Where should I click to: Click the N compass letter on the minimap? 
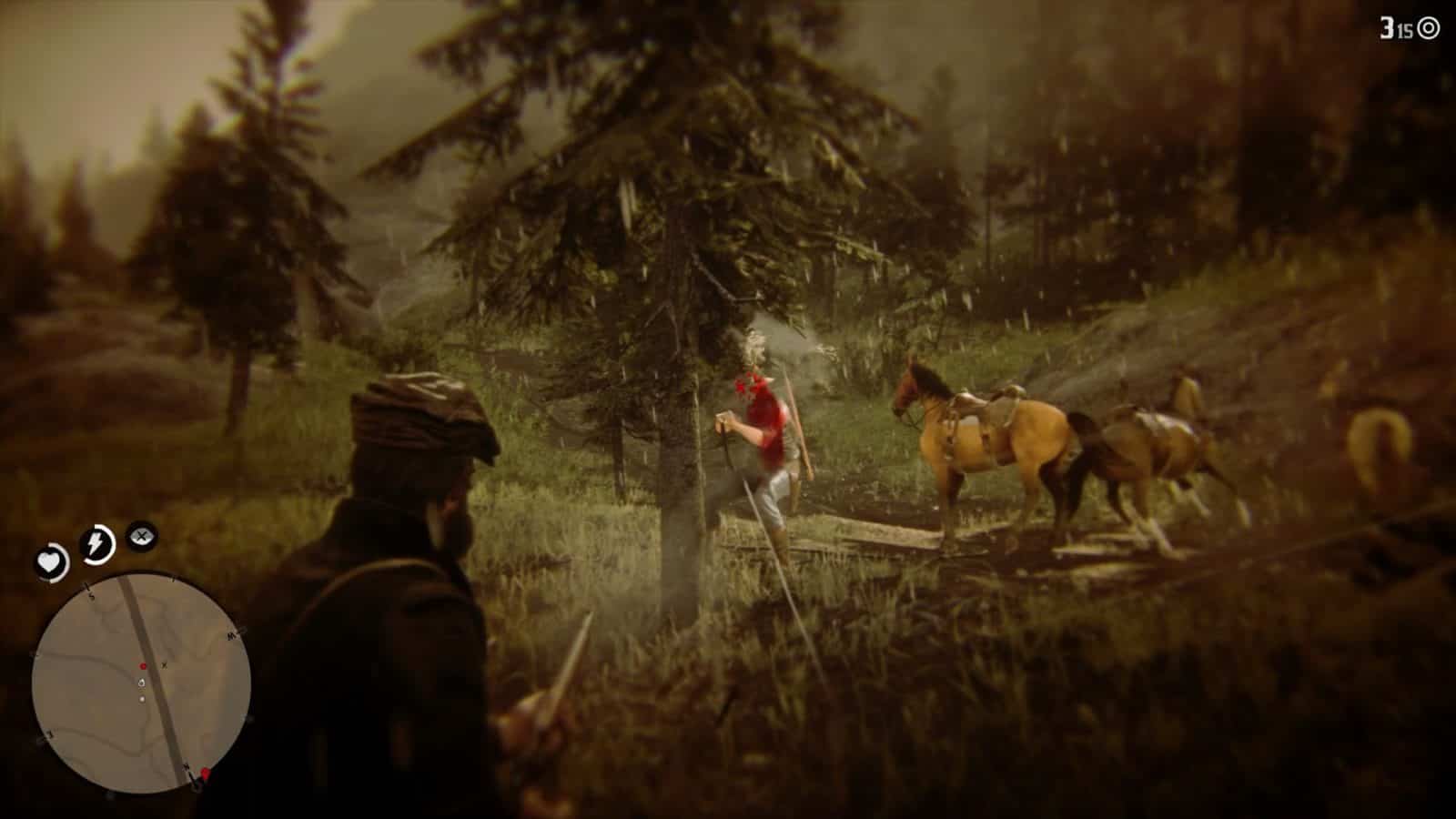click(x=186, y=768)
